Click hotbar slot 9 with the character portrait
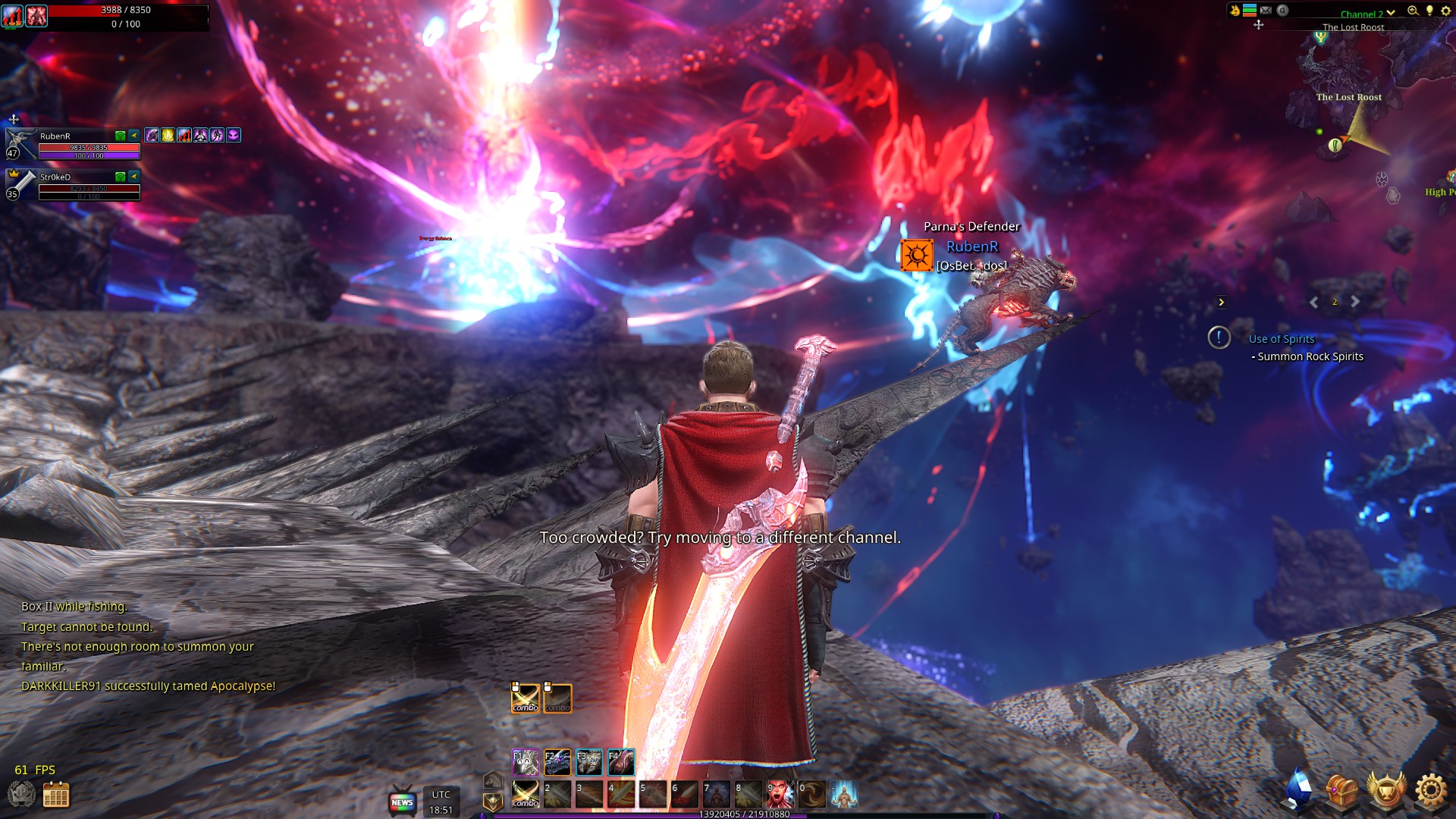Screen dimensions: 1456x819 [780, 794]
